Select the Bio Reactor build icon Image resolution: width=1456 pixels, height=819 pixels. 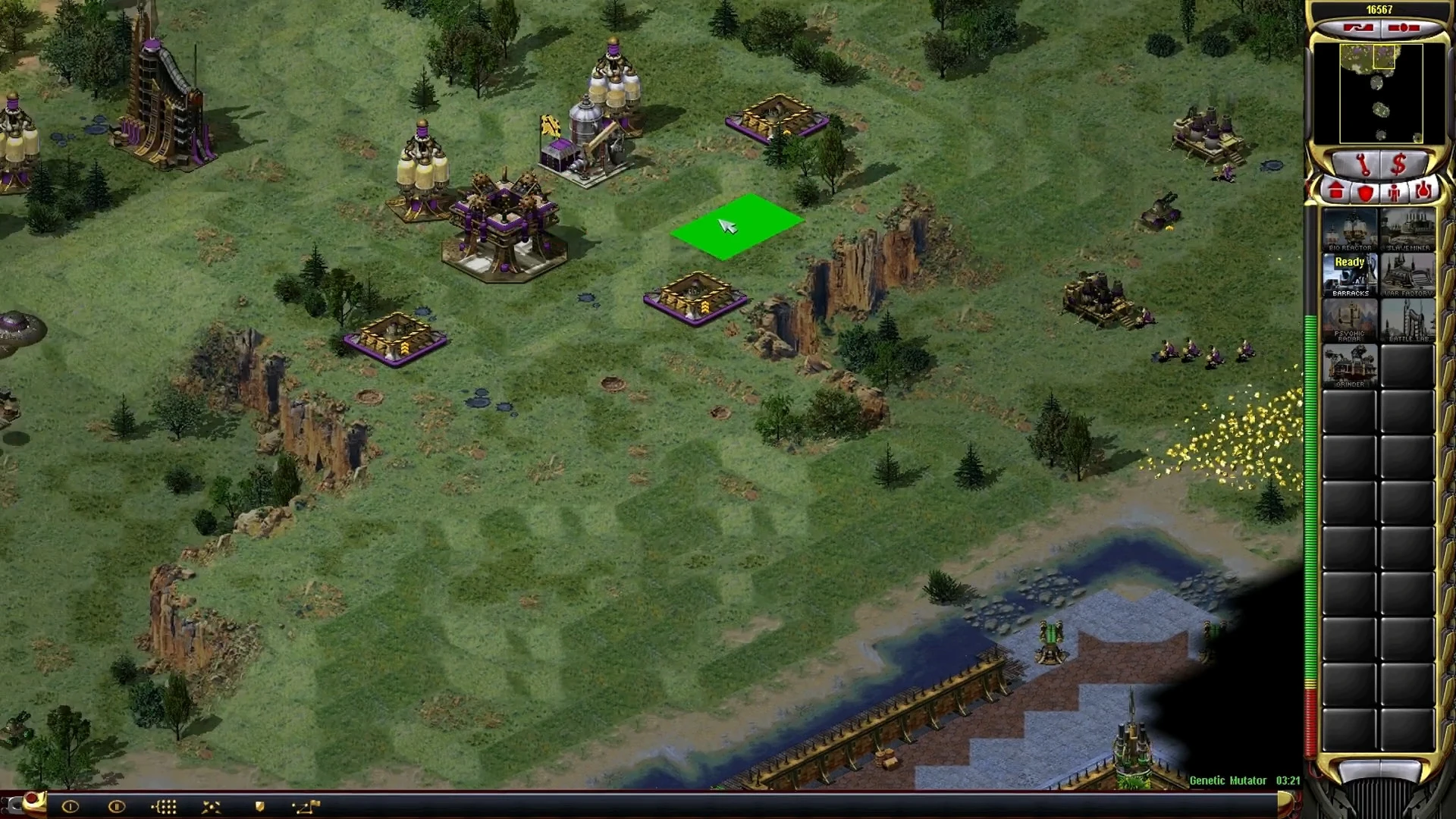1350,230
